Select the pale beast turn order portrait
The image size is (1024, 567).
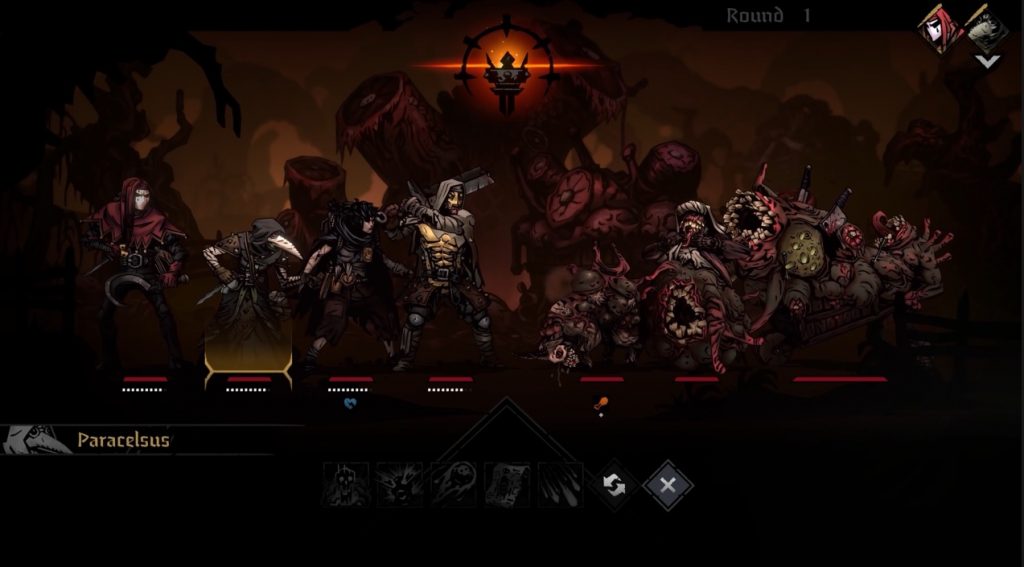coord(987,29)
